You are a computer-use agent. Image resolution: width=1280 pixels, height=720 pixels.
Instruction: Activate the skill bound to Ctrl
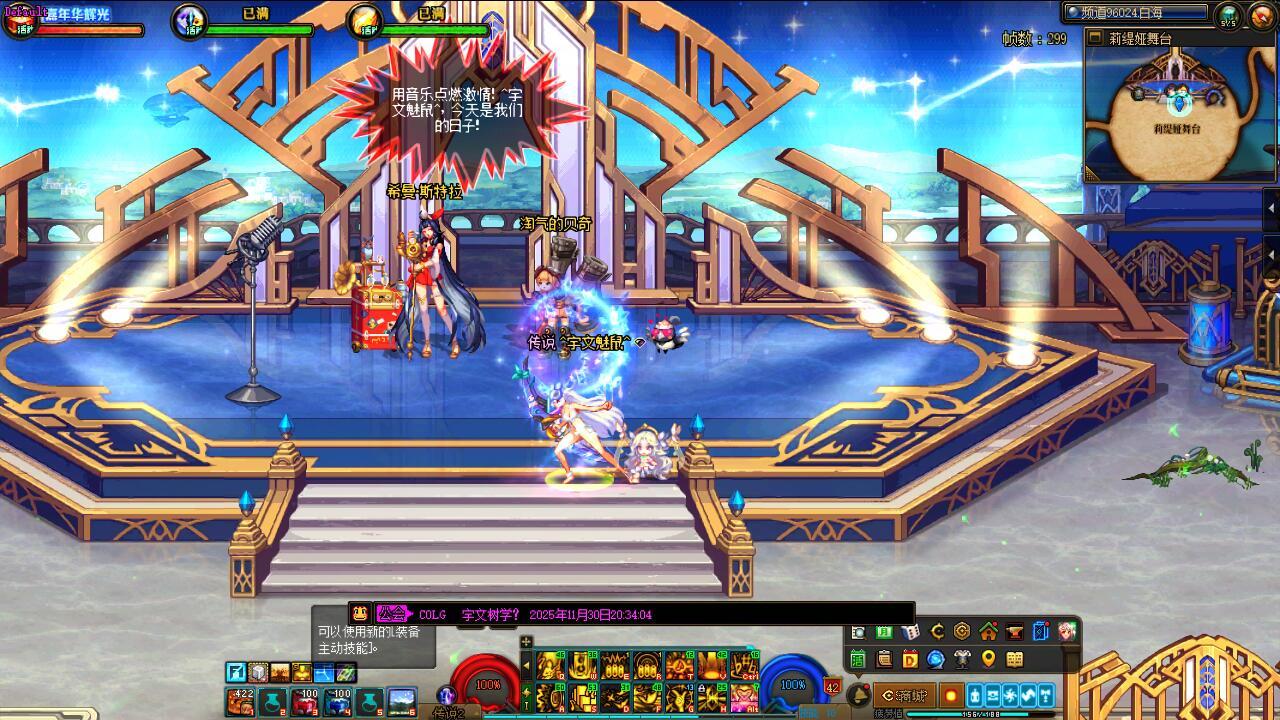point(744,666)
